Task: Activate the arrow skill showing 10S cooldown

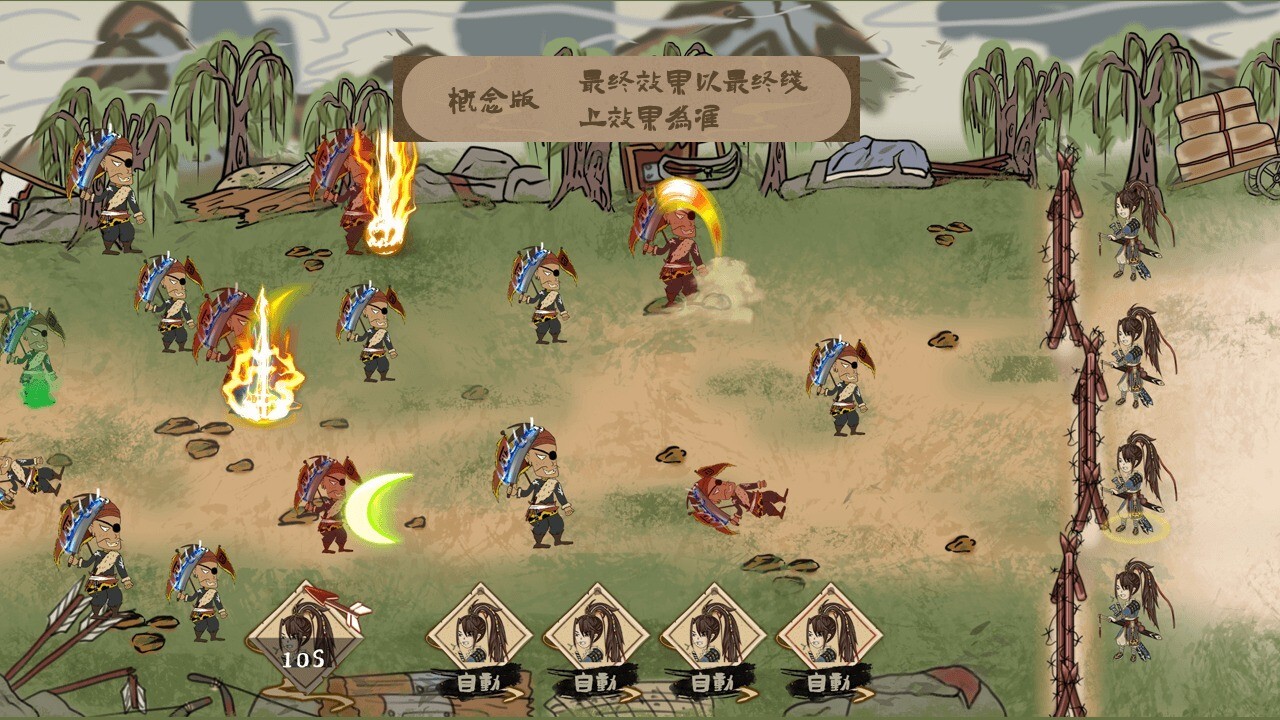Action: 303,637
